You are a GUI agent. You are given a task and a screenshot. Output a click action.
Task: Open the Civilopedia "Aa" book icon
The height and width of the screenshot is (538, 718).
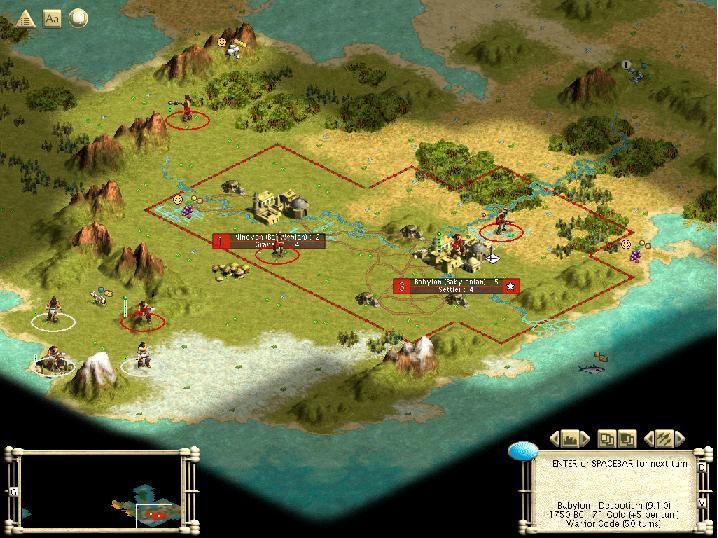[x=52, y=17]
